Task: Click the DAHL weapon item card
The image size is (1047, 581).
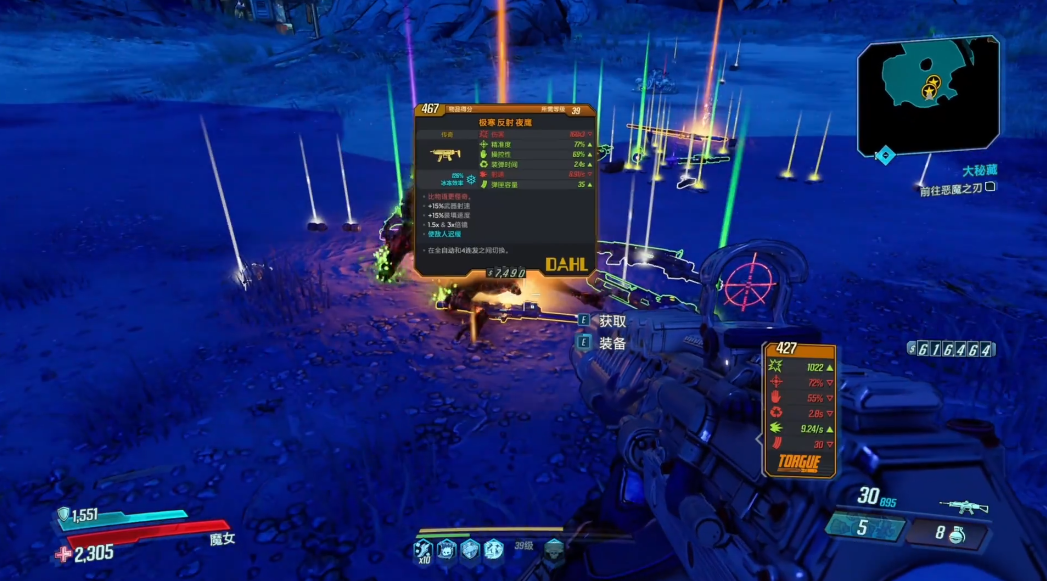Action: [x=505, y=190]
